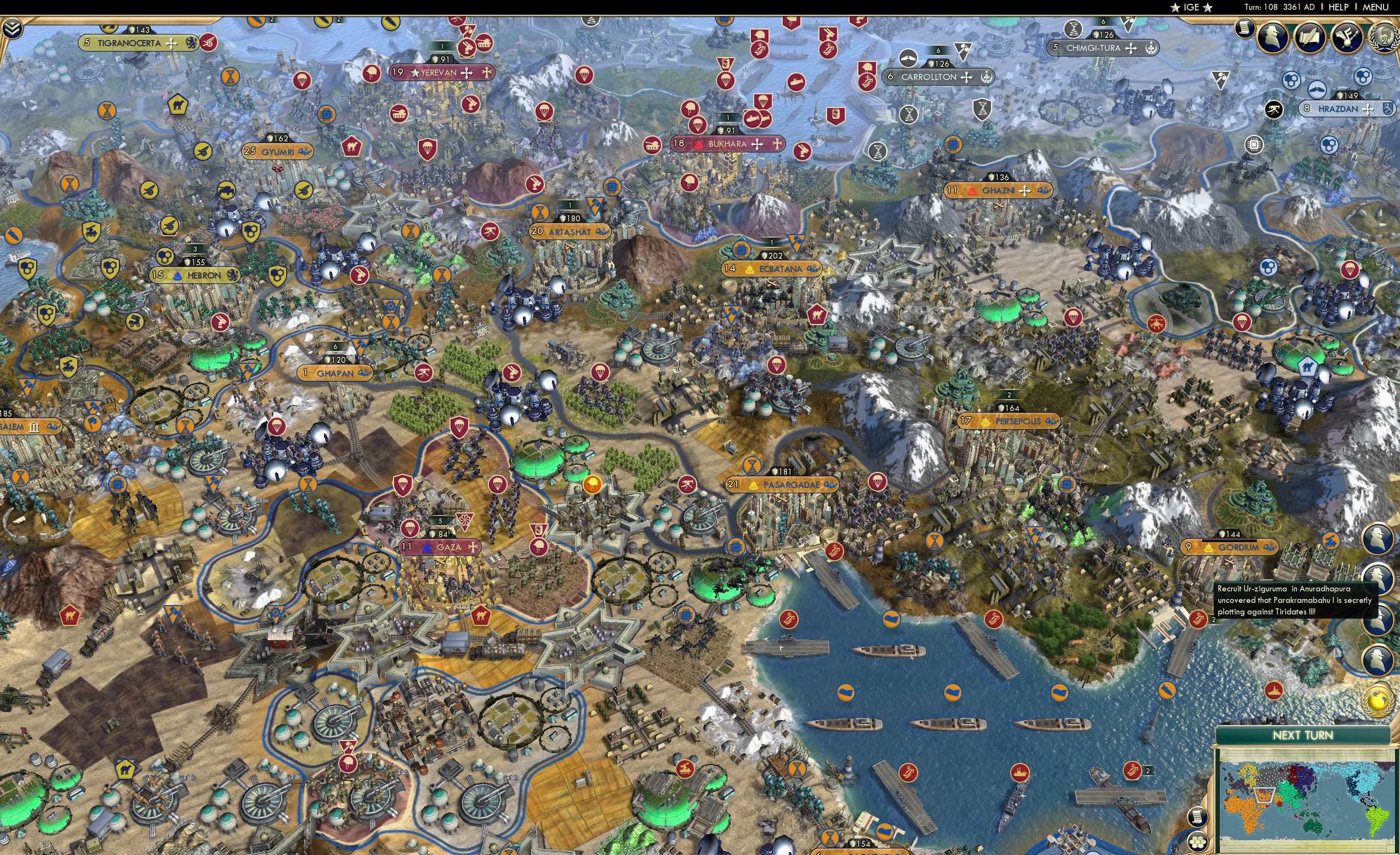This screenshot has width=1400, height=855.
Task: Open the Social Policies scroll-and-quill icon
Action: click(x=1310, y=37)
